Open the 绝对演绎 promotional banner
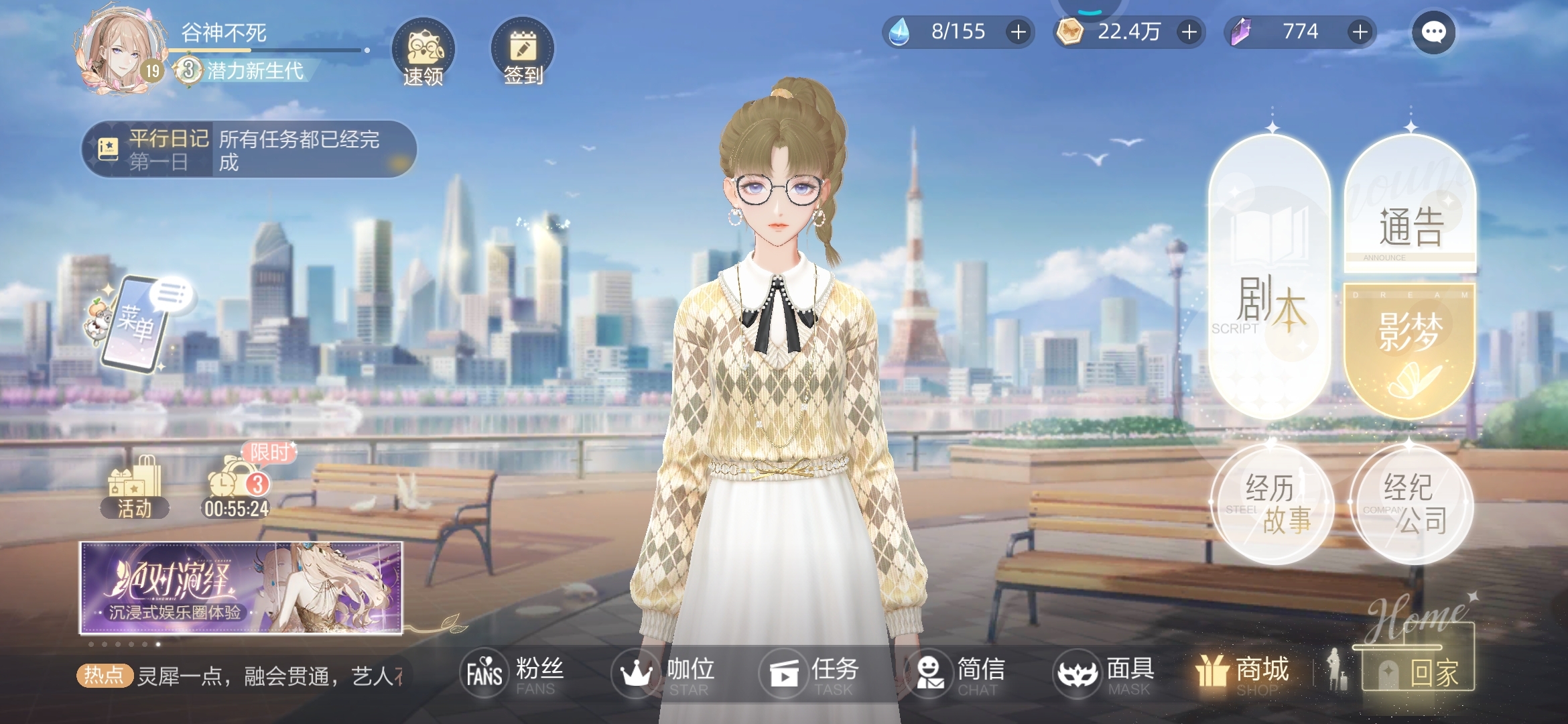 tap(241, 588)
